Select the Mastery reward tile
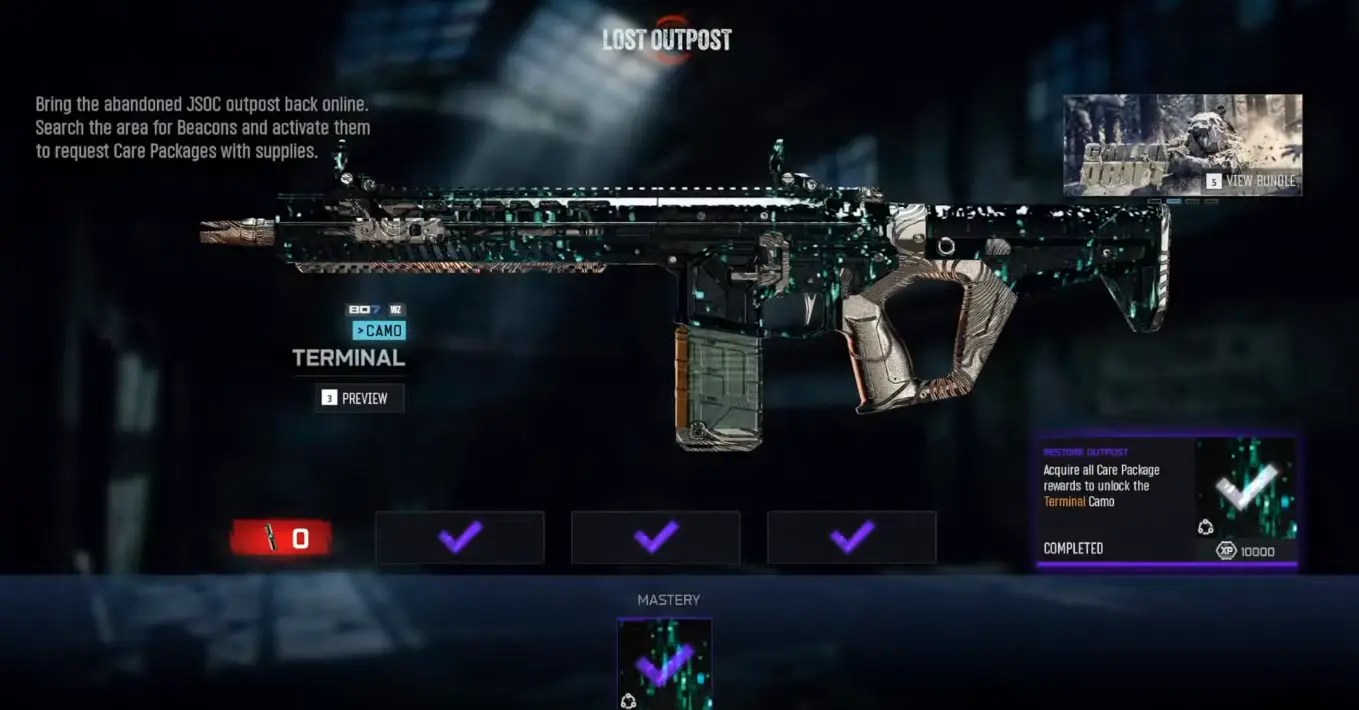1359x710 pixels. click(x=665, y=664)
